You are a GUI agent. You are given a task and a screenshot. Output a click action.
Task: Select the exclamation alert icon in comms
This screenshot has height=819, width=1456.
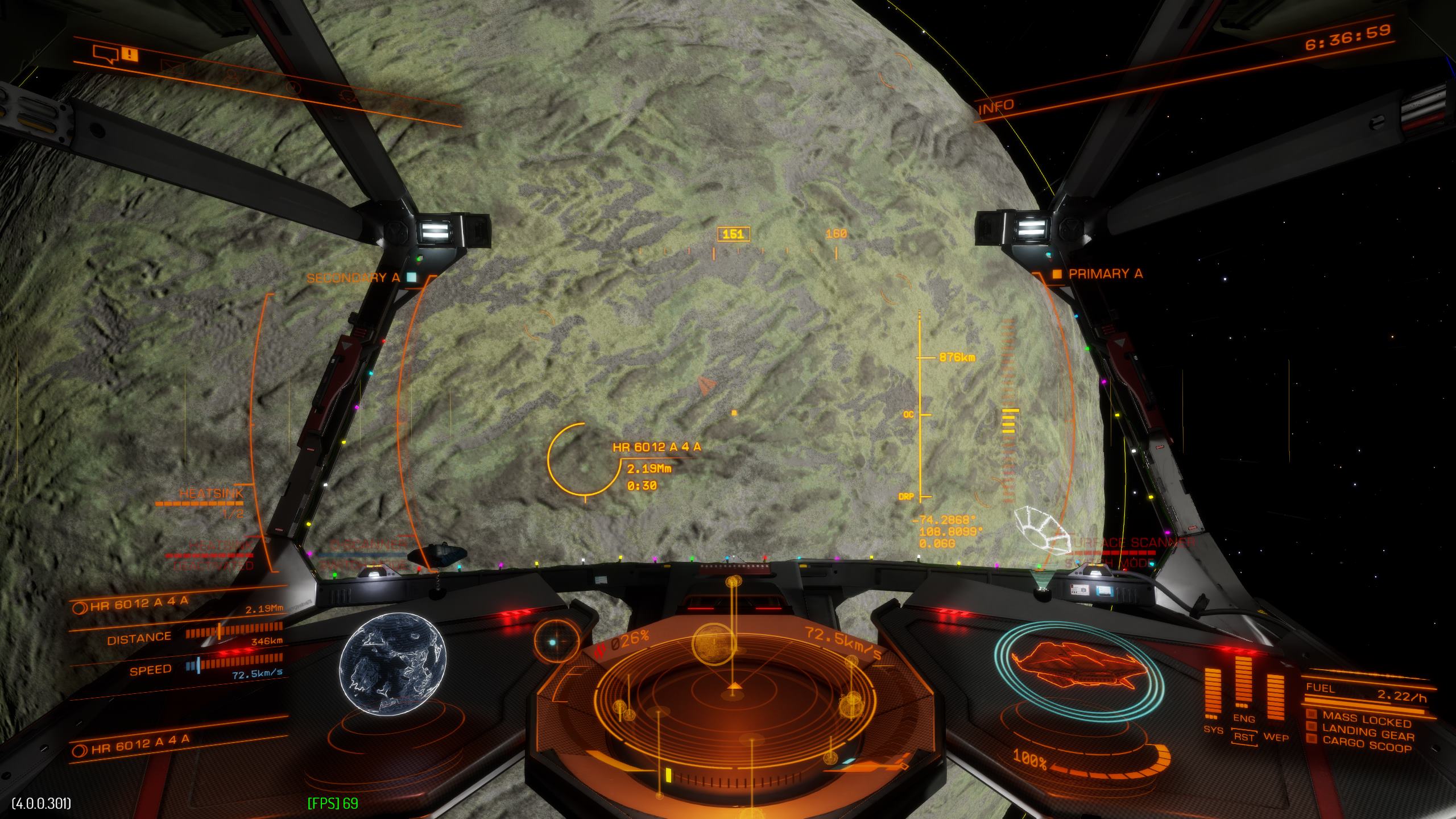[x=130, y=55]
